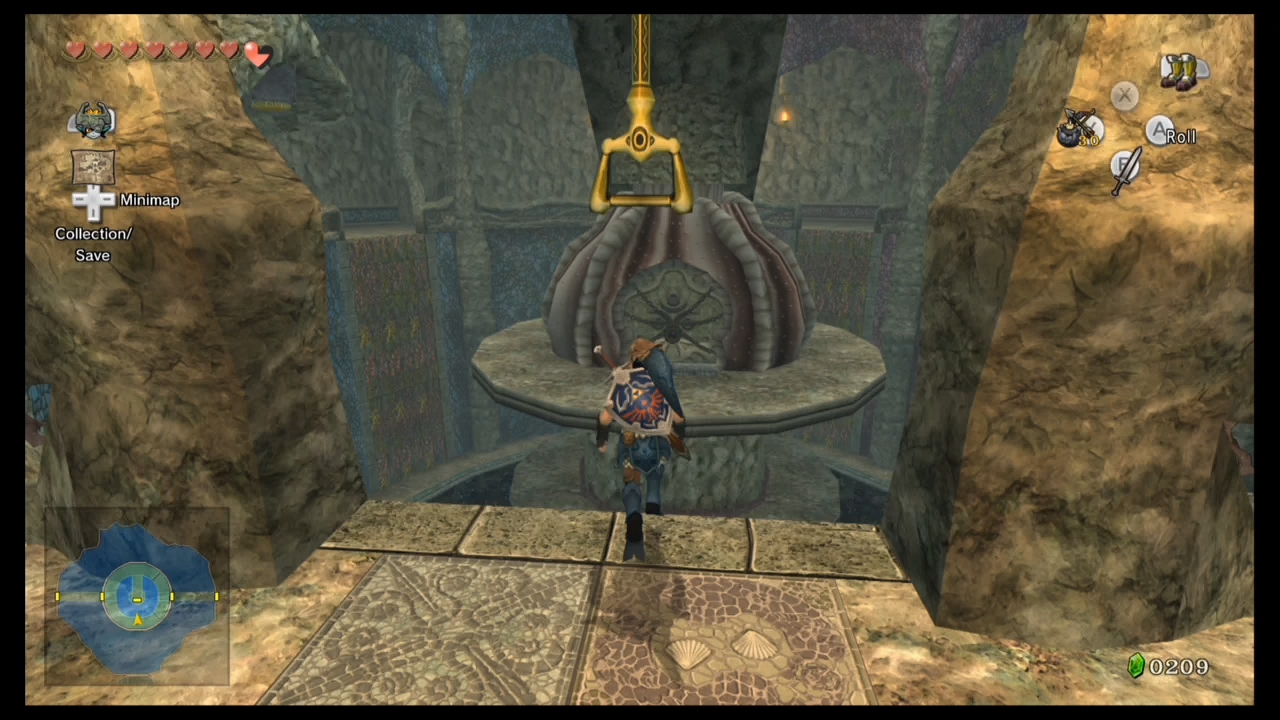Viewport: 1280px width, 720px height.
Task: Open the Collection screen via D-pad down
Action: coord(92,213)
